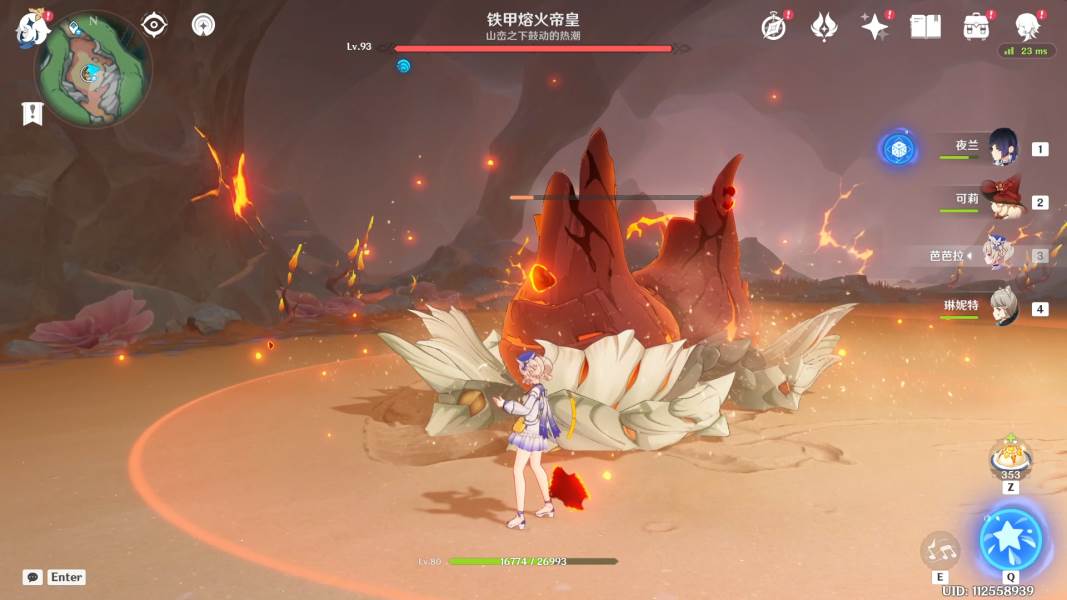Switch to party member 可莉
Image resolution: width=1067 pixels, height=600 pixels.
(1002, 200)
